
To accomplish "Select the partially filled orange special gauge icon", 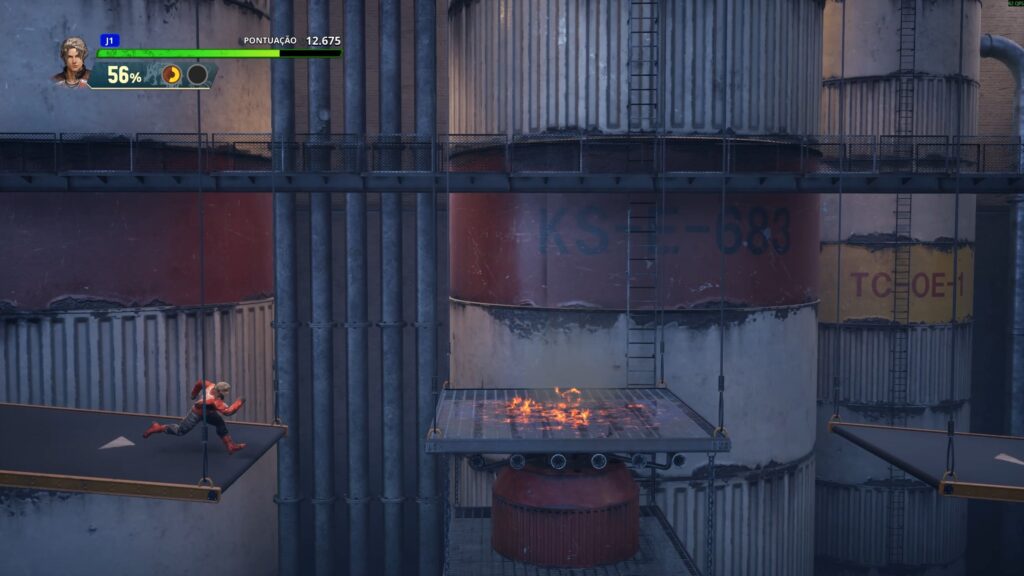I will [172, 75].
